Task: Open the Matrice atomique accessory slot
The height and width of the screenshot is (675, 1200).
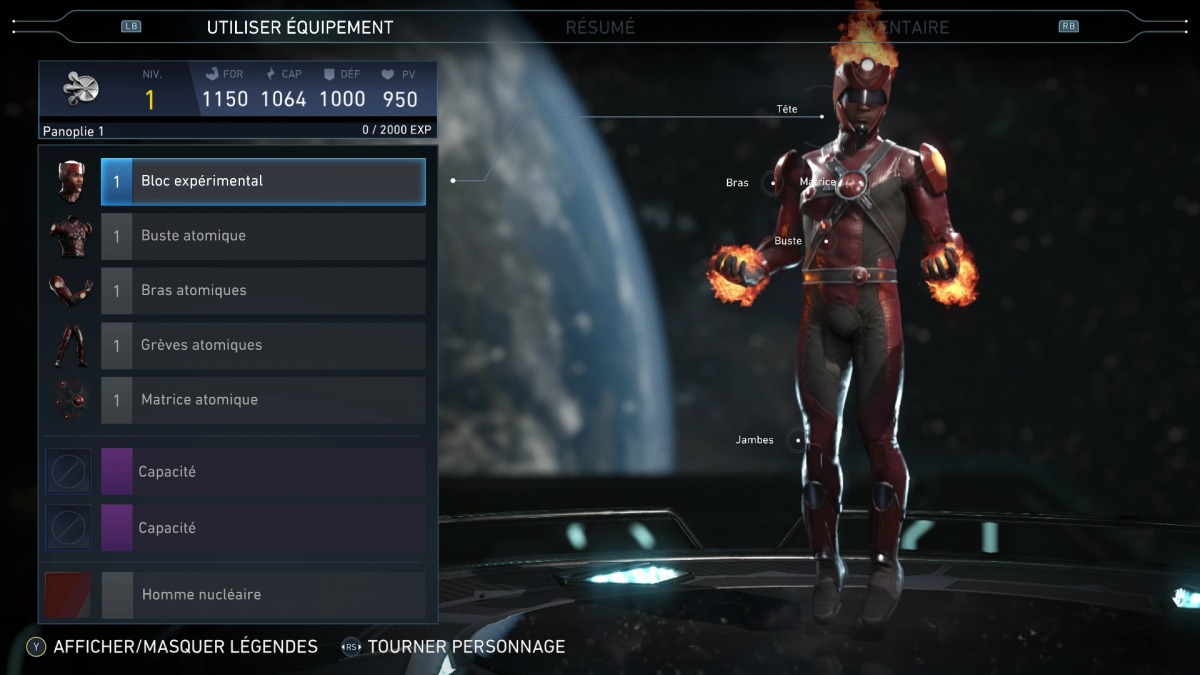Action: click(x=263, y=400)
